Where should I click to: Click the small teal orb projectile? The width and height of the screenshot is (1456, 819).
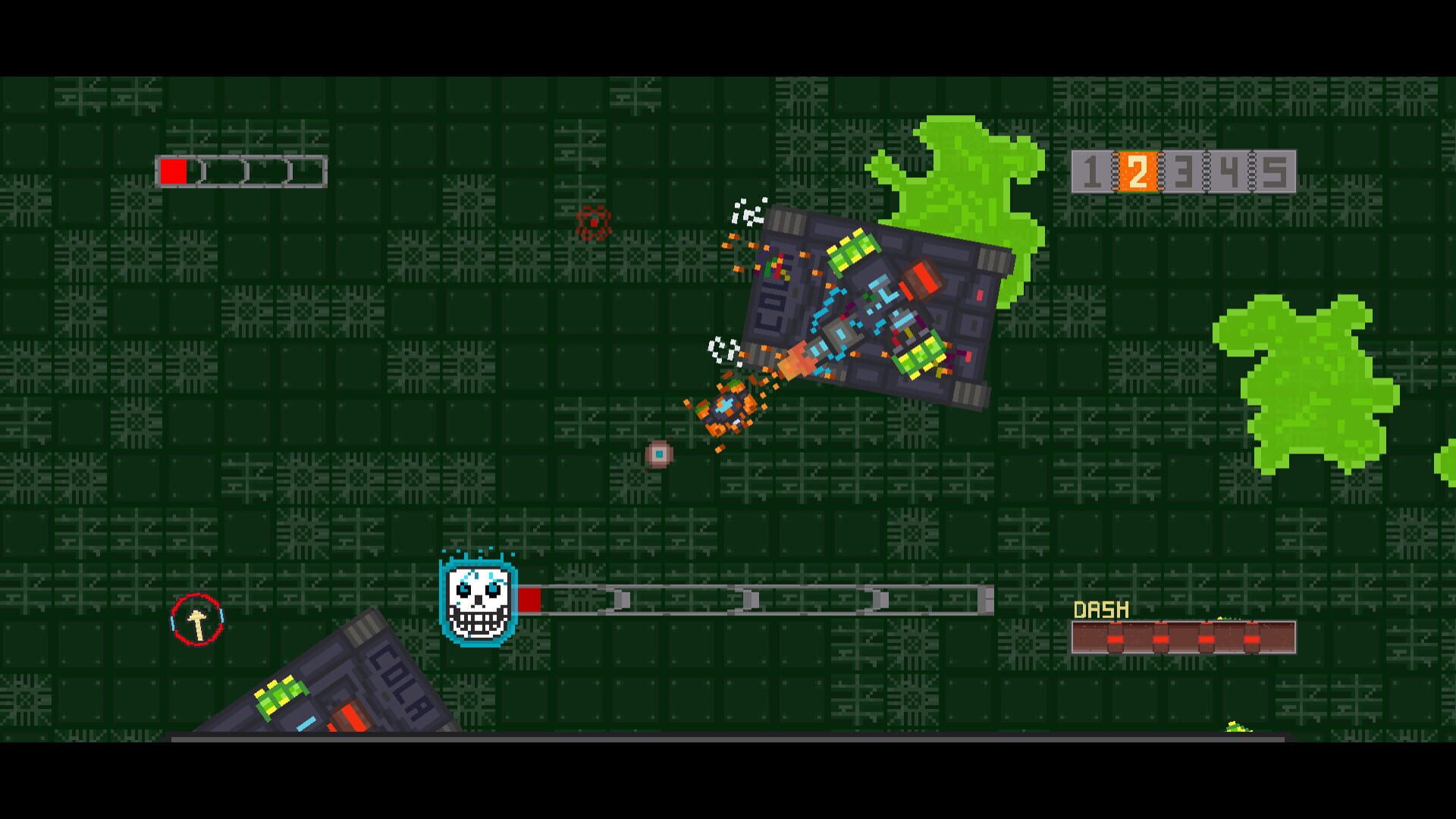[x=658, y=456]
